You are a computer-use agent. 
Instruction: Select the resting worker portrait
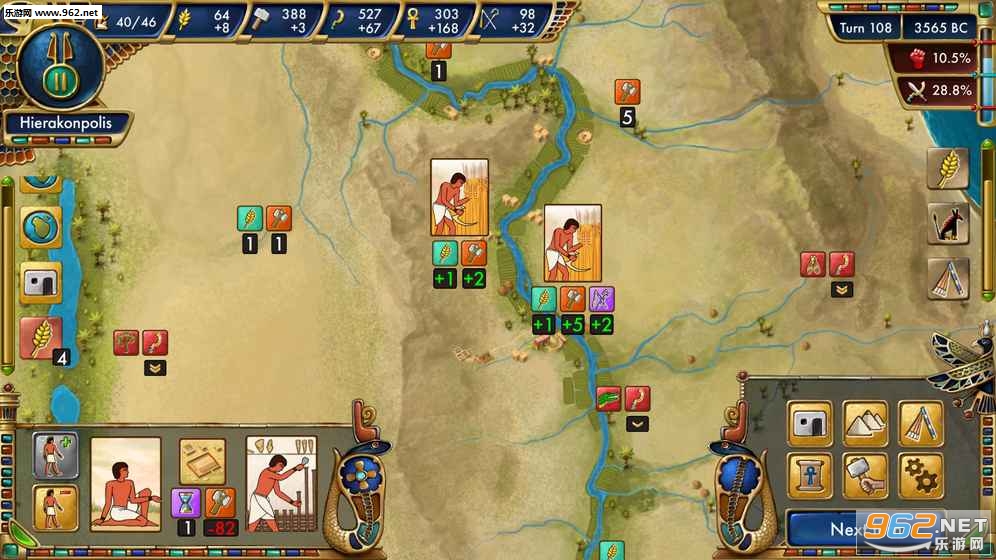[x=126, y=483]
